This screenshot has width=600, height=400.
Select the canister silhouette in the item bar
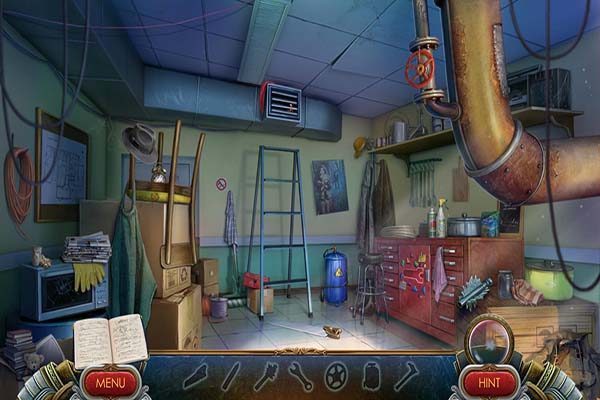(371, 376)
